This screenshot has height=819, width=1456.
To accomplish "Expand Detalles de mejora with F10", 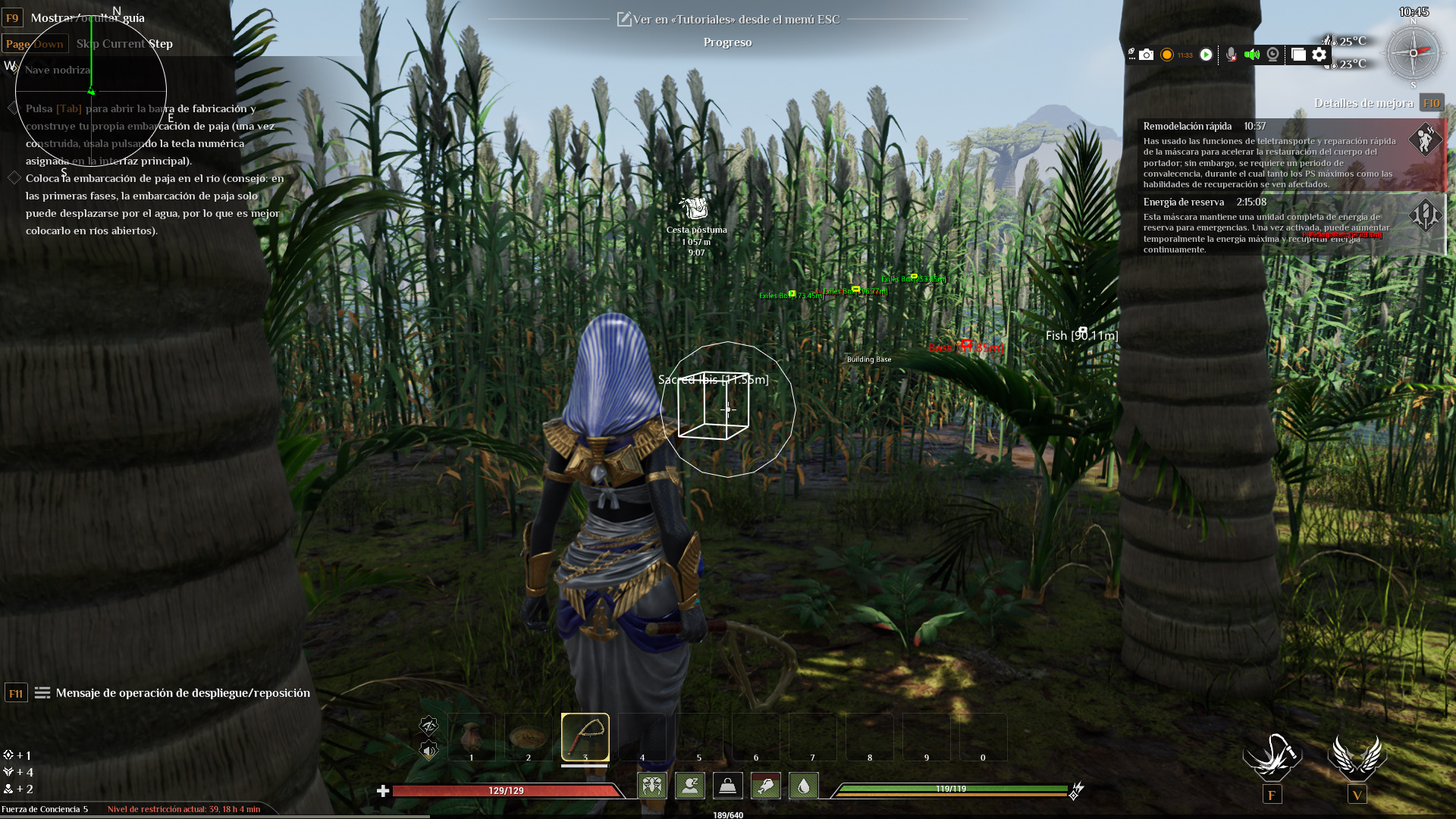I will [1432, 102].
